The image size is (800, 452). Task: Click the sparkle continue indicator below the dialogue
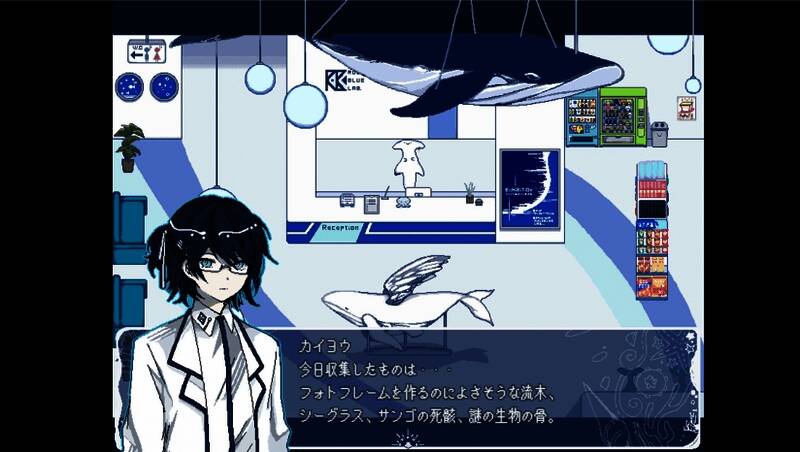tap(406, 438)
